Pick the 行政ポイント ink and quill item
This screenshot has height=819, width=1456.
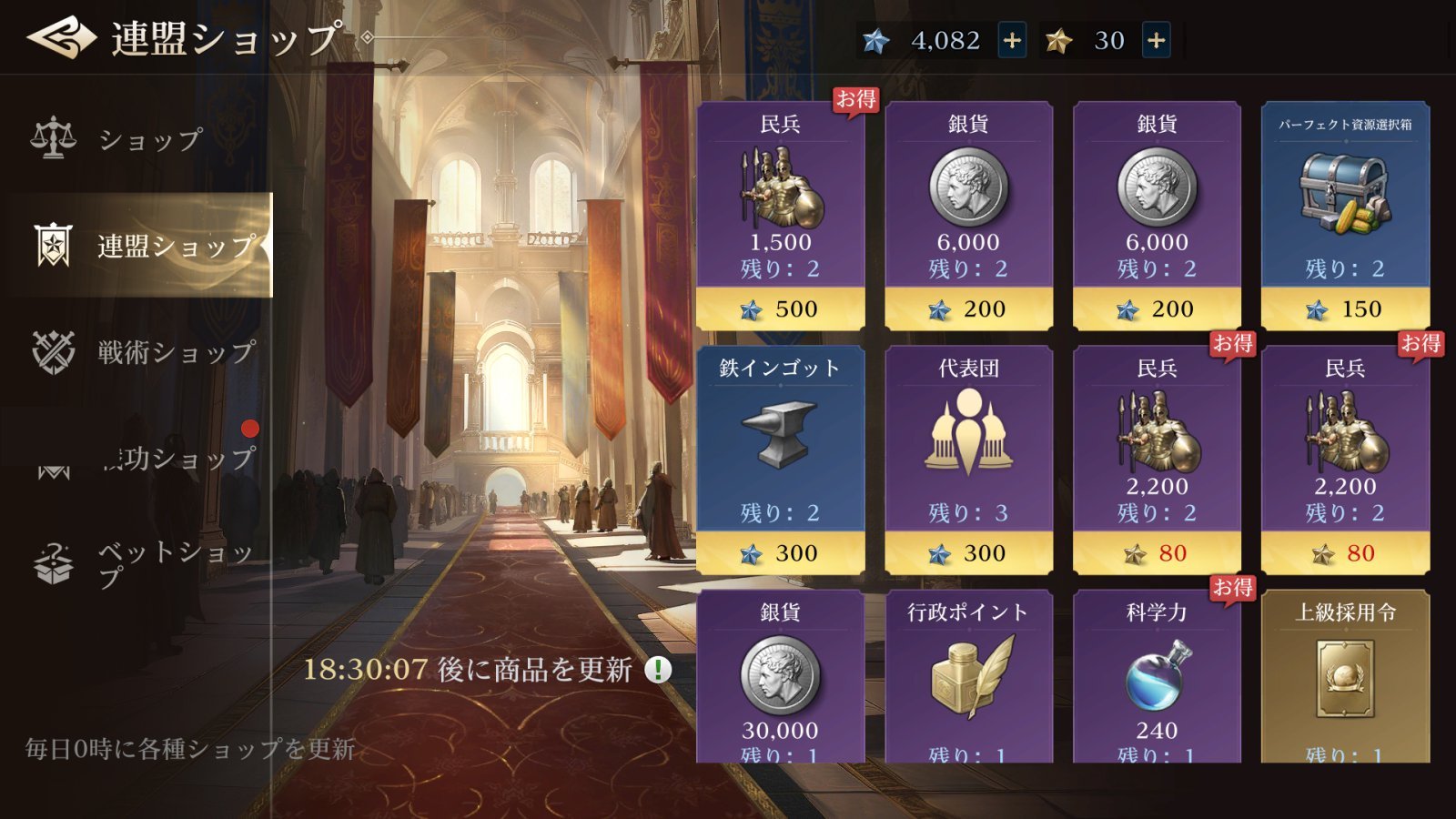tap(968, 678)
